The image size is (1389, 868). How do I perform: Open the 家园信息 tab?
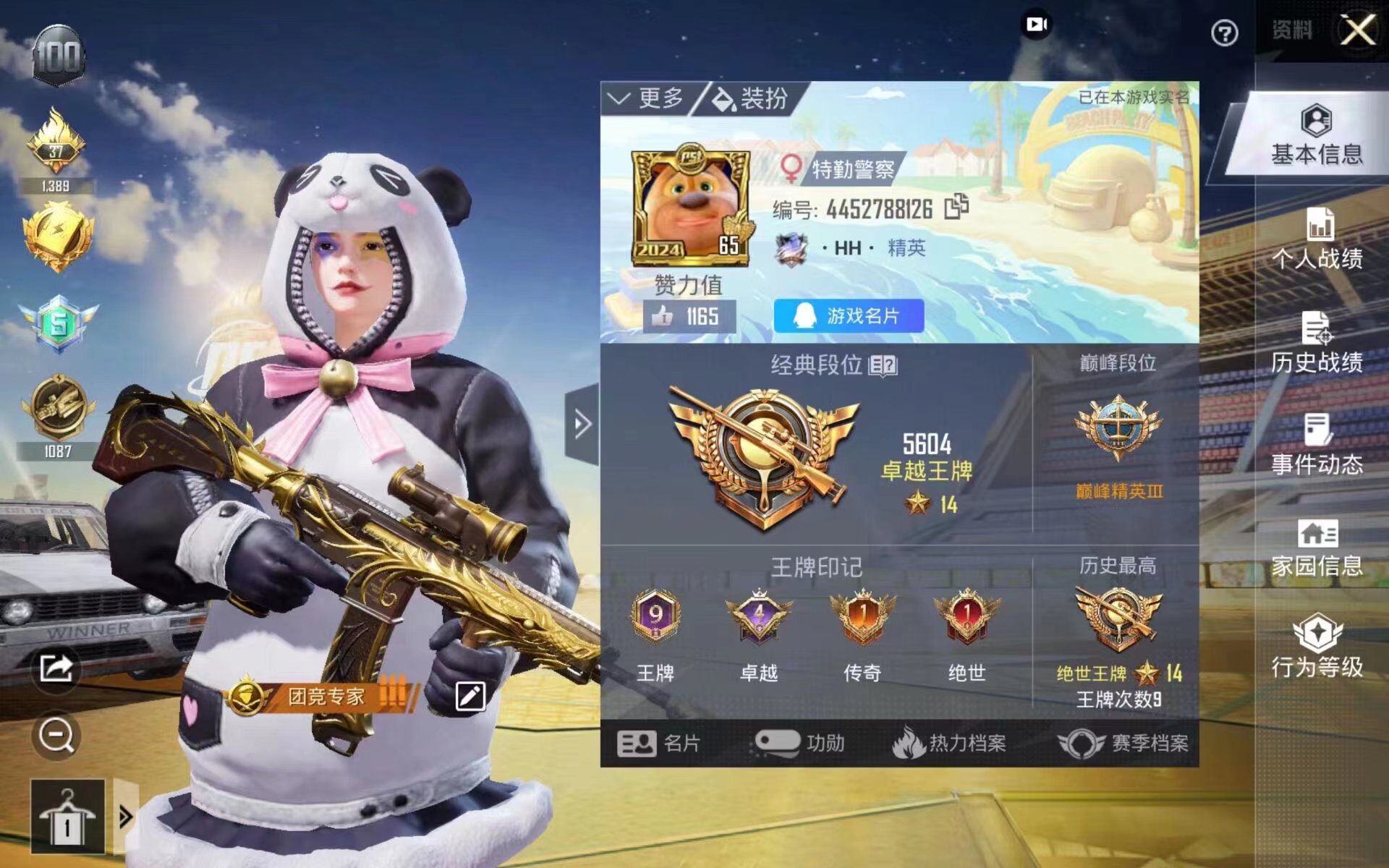[1317, 548]
